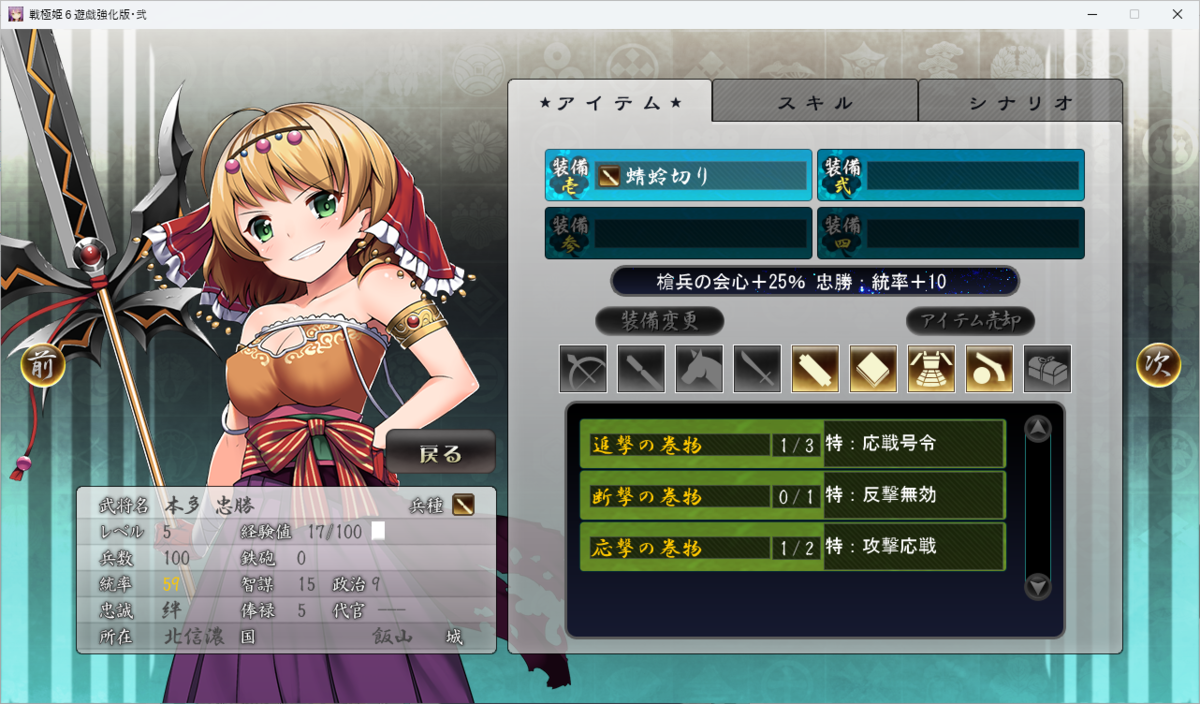Filter items by the bow icon
1200x704 pixels.
[583, 369]
